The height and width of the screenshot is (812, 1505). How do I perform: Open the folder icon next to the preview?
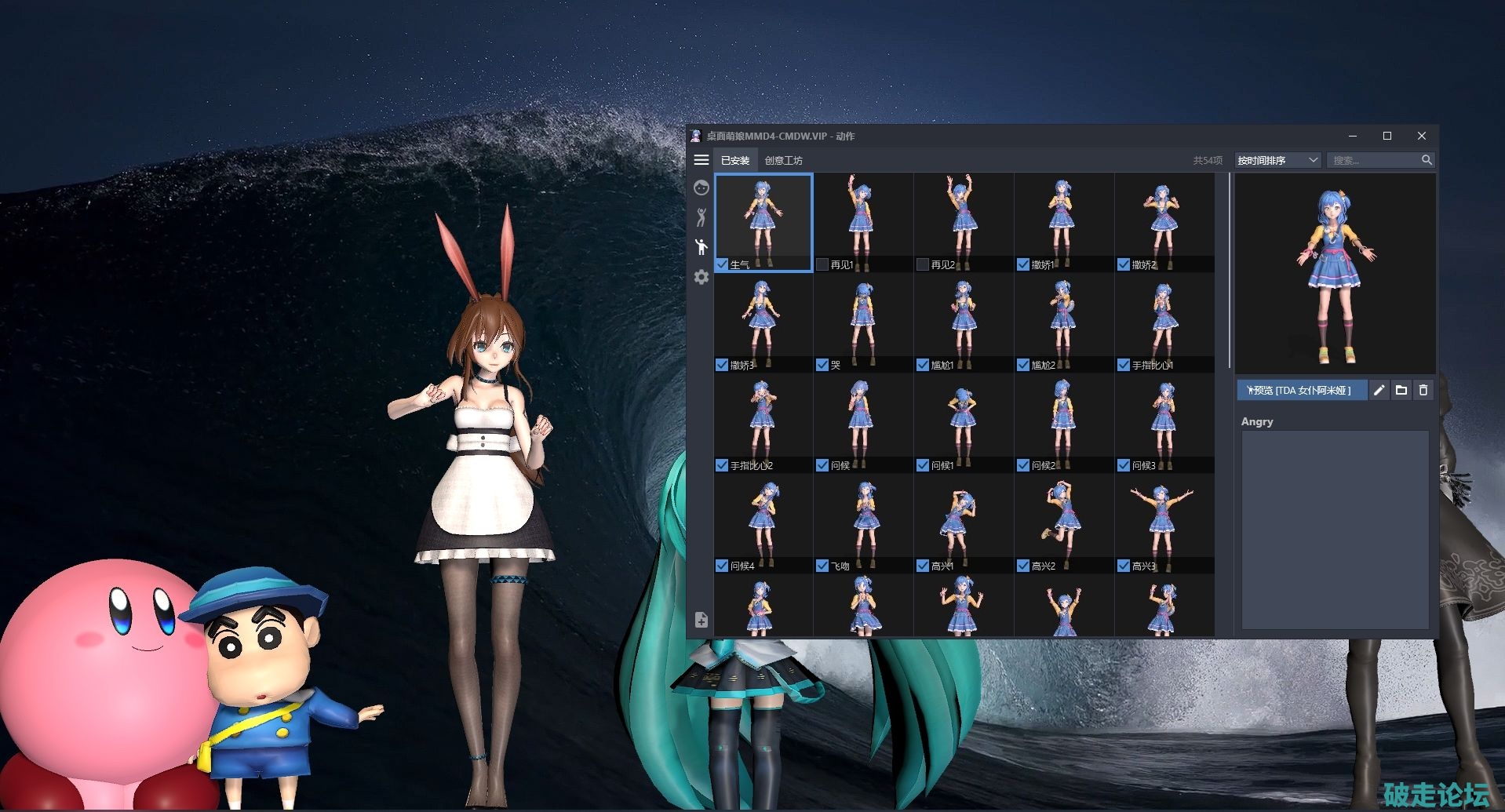click(x=1402, y=390)
